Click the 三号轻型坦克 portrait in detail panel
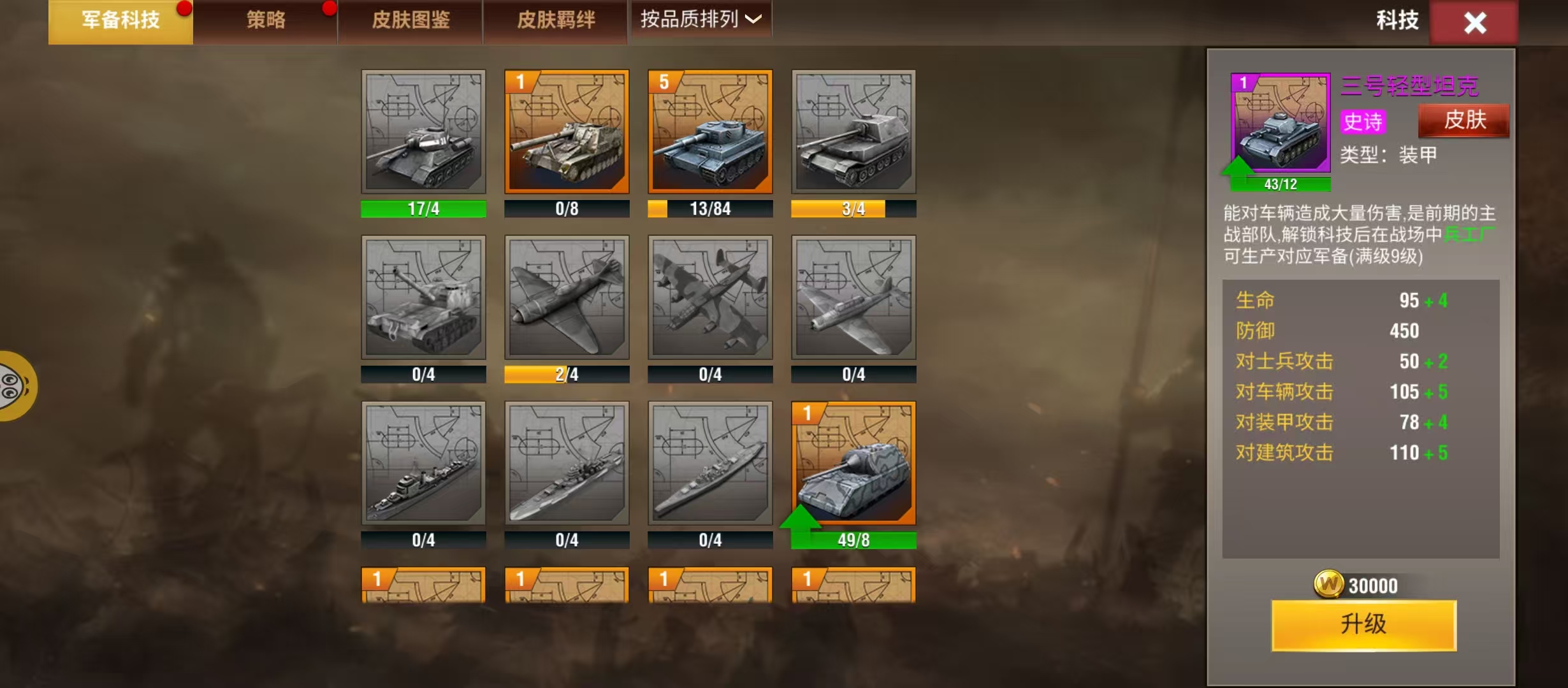1568x688 pixels. click(1281, 122)
